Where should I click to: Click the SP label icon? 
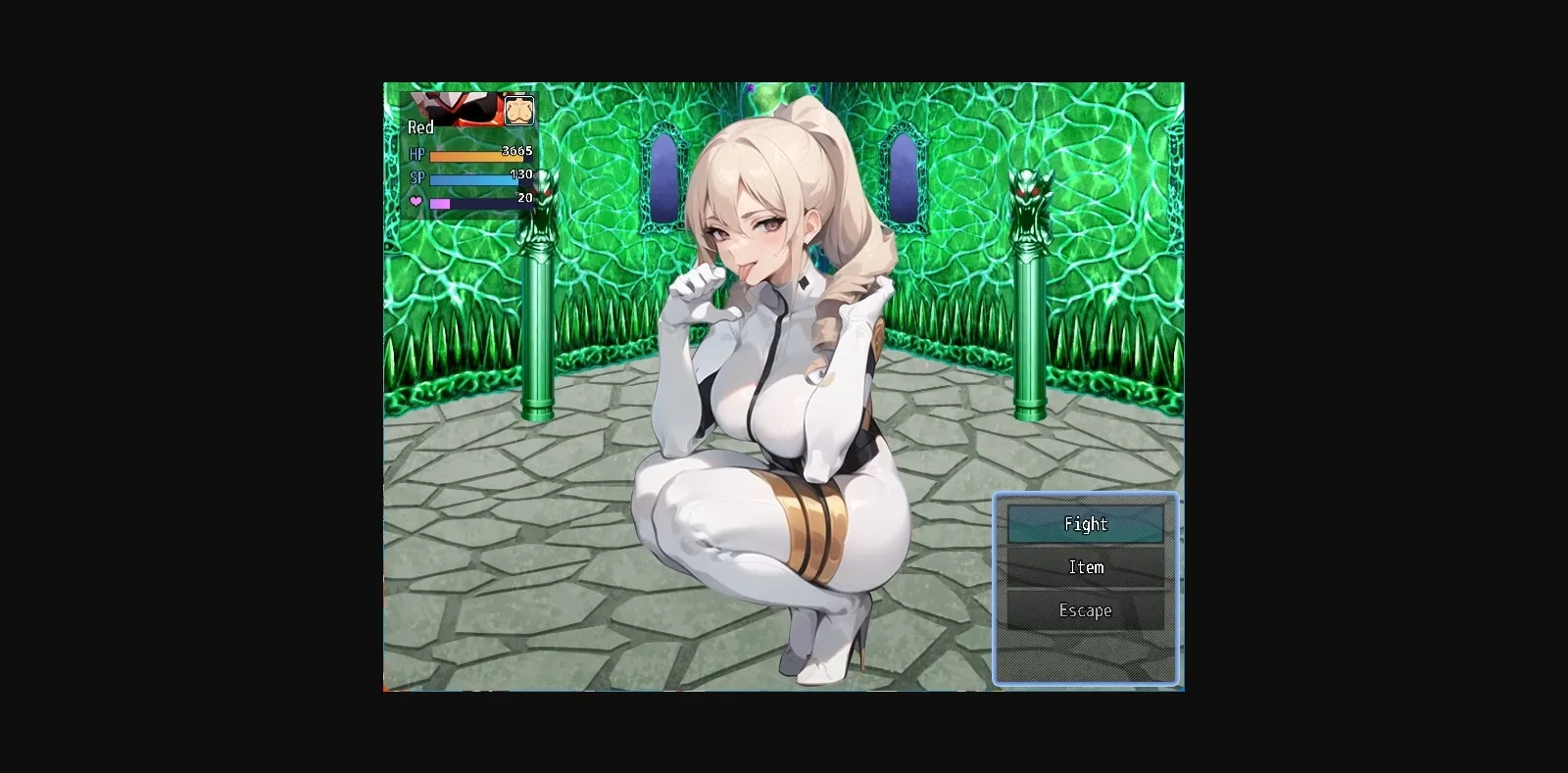pos(416,177)
